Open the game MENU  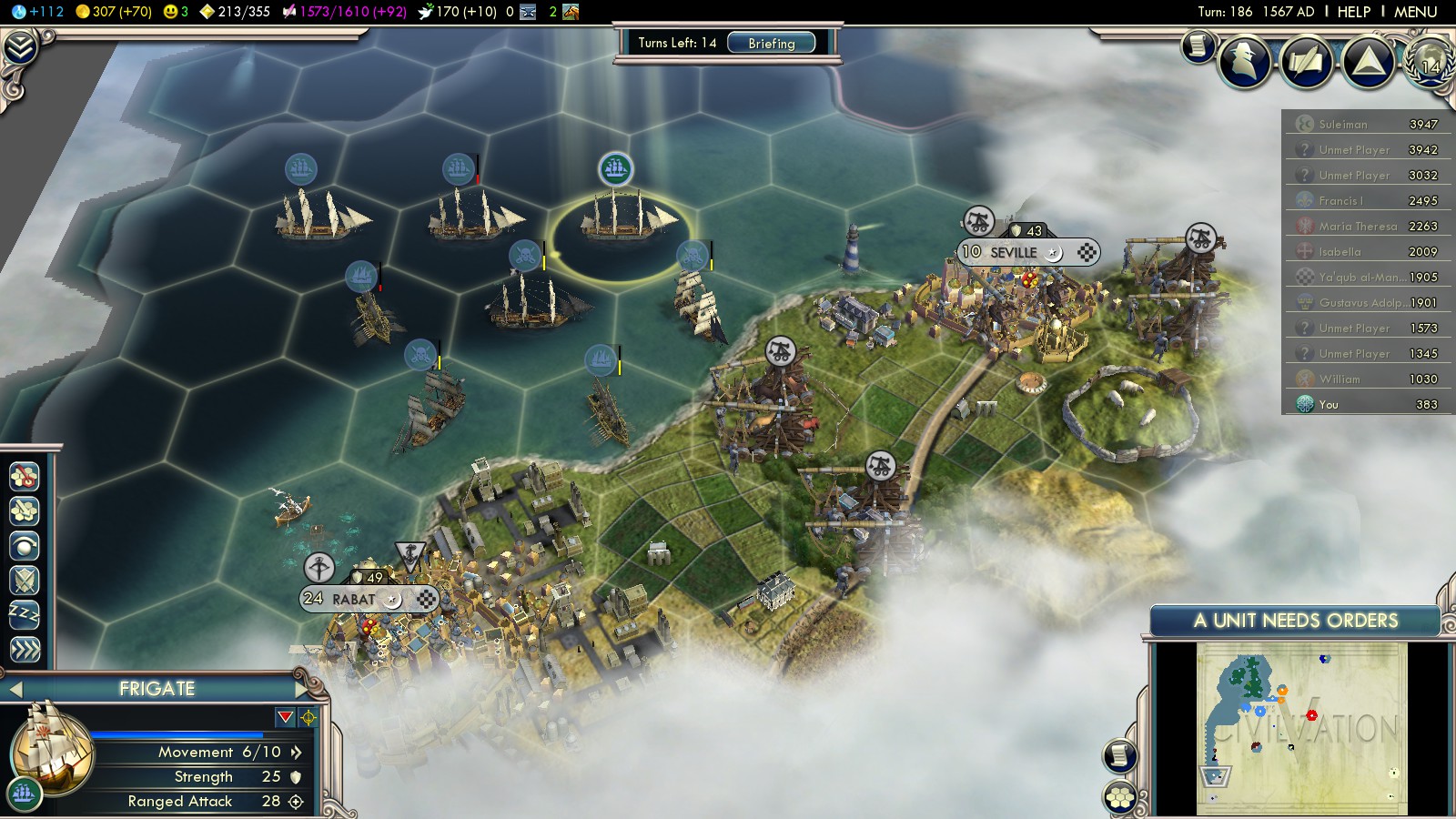point(1415,12)
